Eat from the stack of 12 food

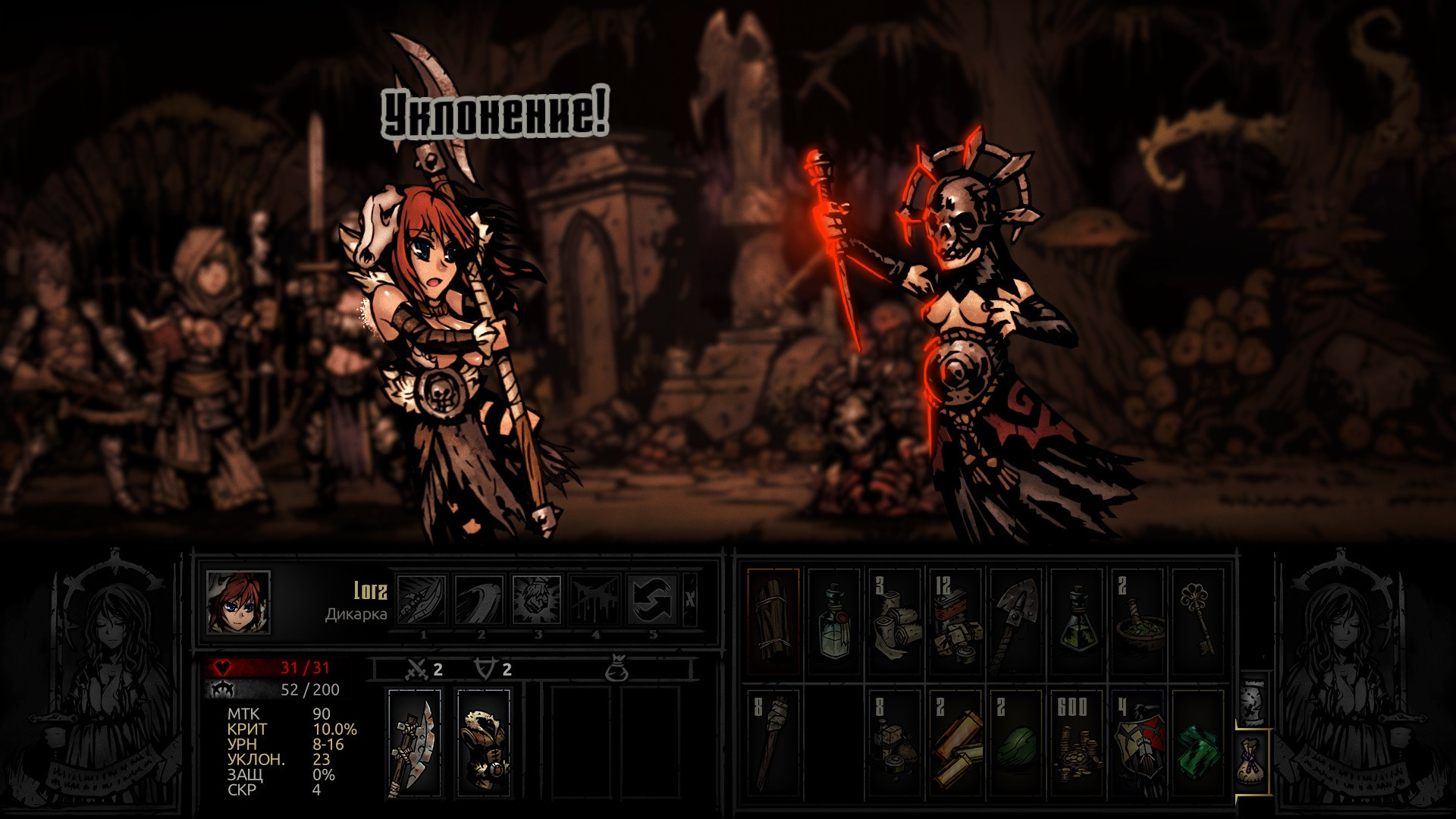pos(955,620)
